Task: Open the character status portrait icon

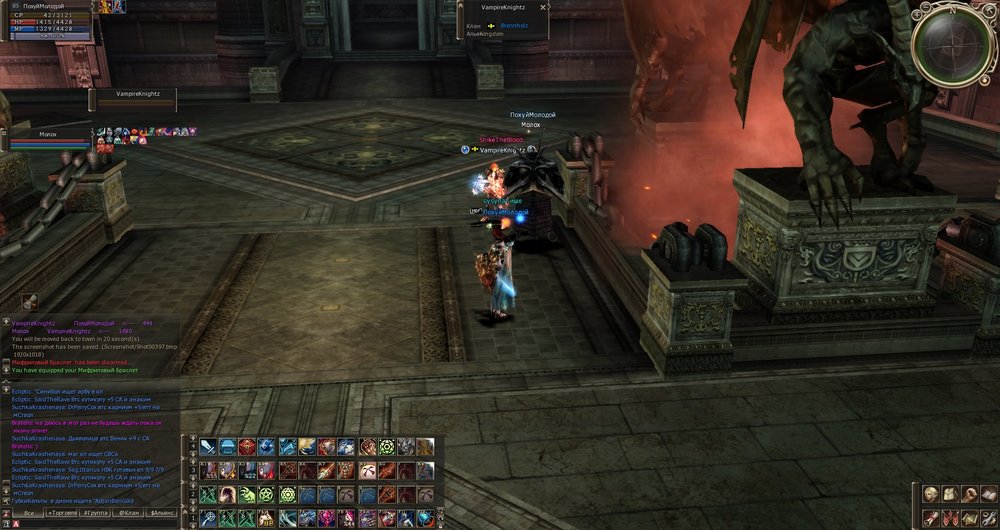Action: [931, 494]
